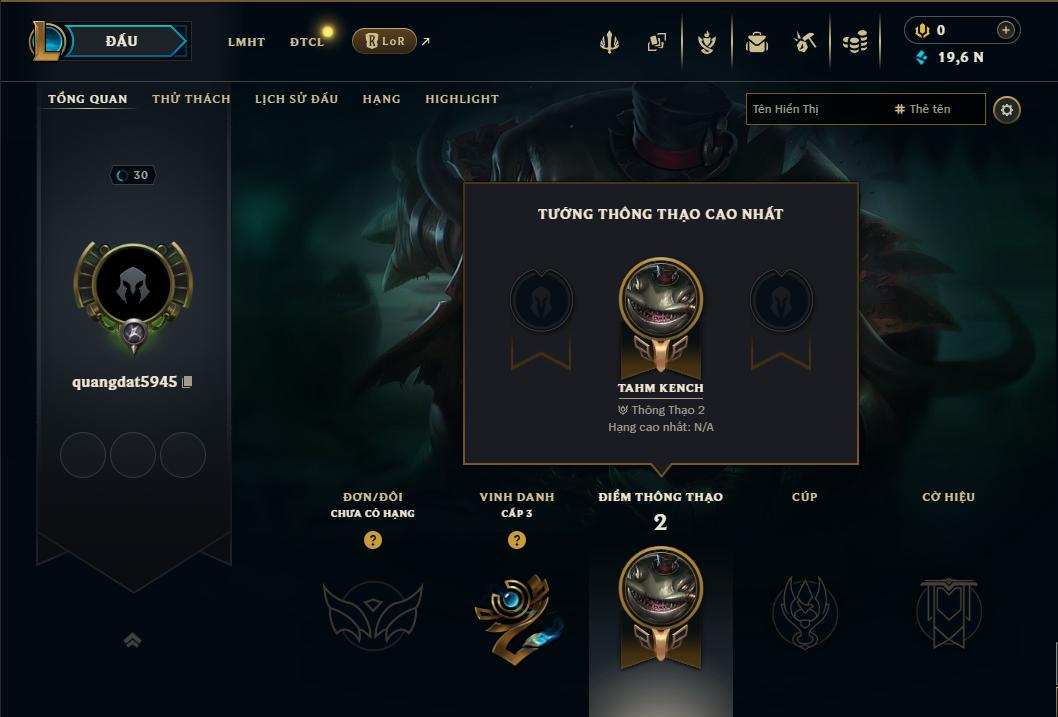Open the LỊCH SỬ ĐẤU tab
Viewport: 1058px width, 717px height.
pos(296,99)
